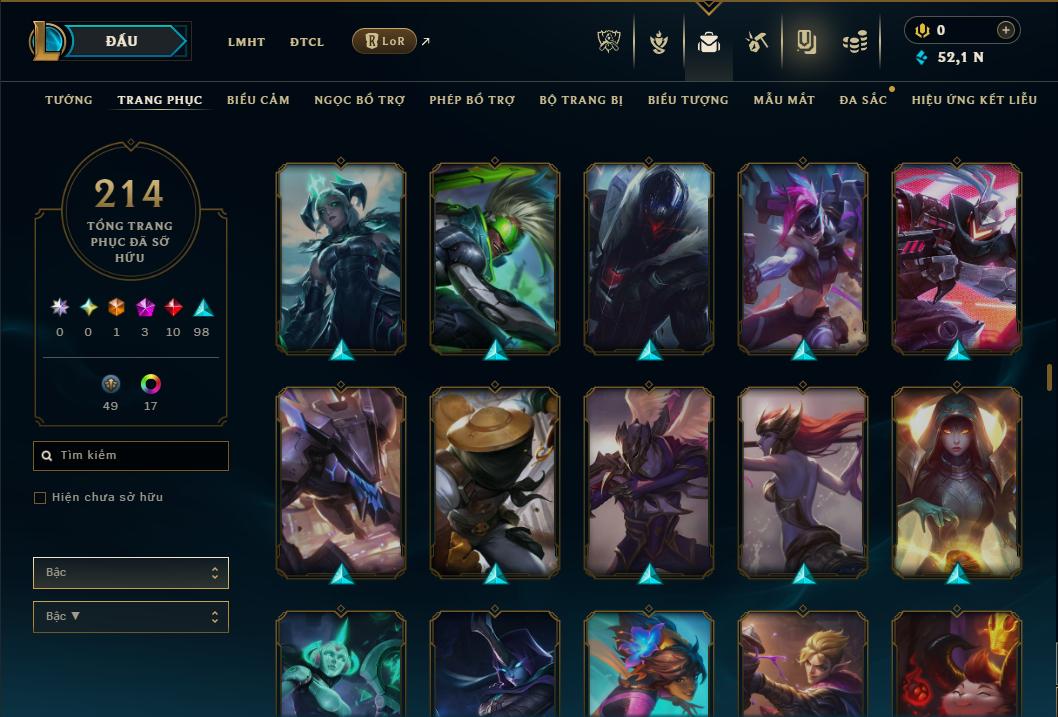Viewport: 1058px width, 717px height.
Task: Switch to the MẪU MẮT tab
Action: point(784,100)
